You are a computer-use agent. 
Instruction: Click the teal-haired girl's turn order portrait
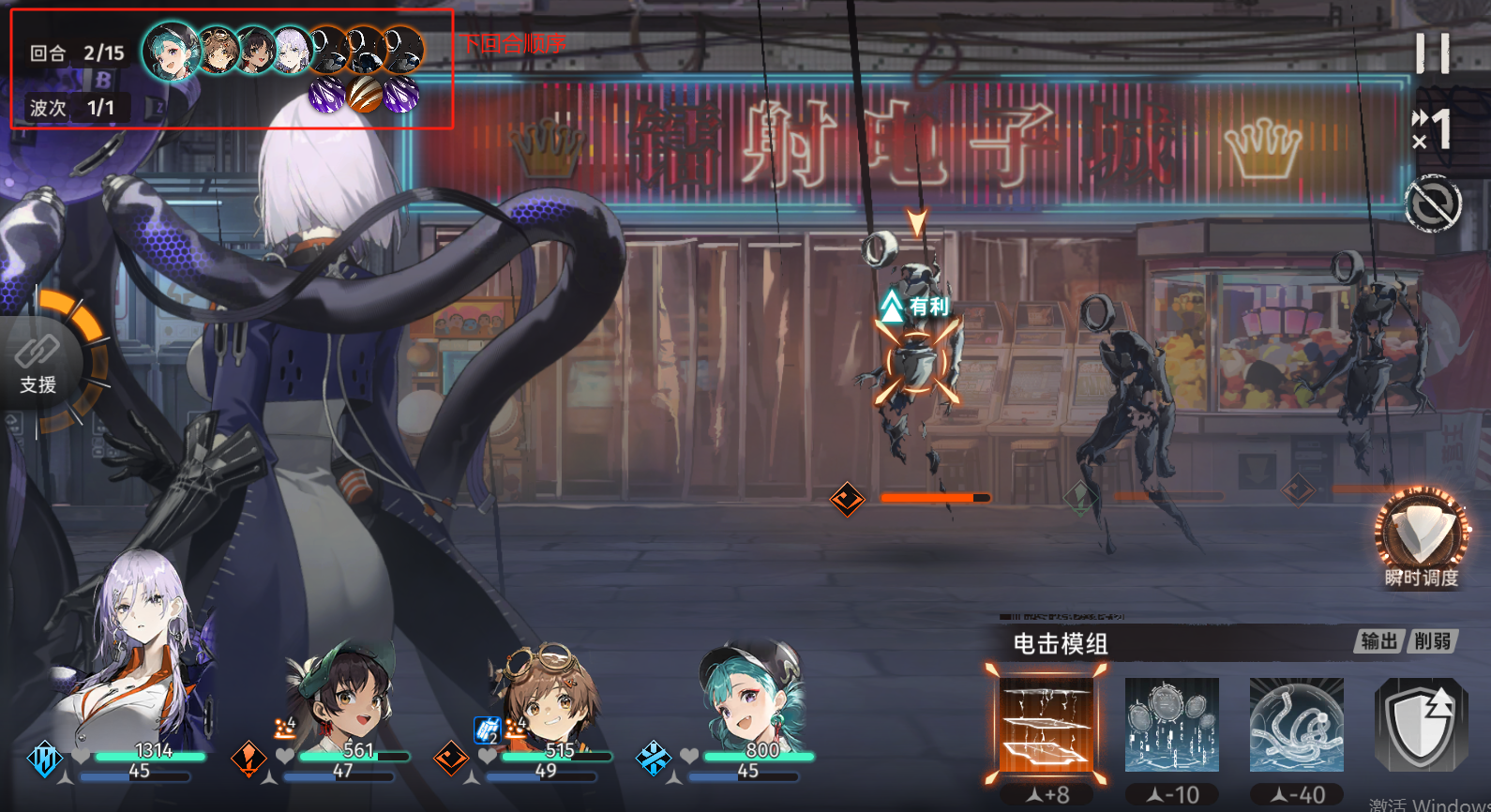(x=171, y=50)
